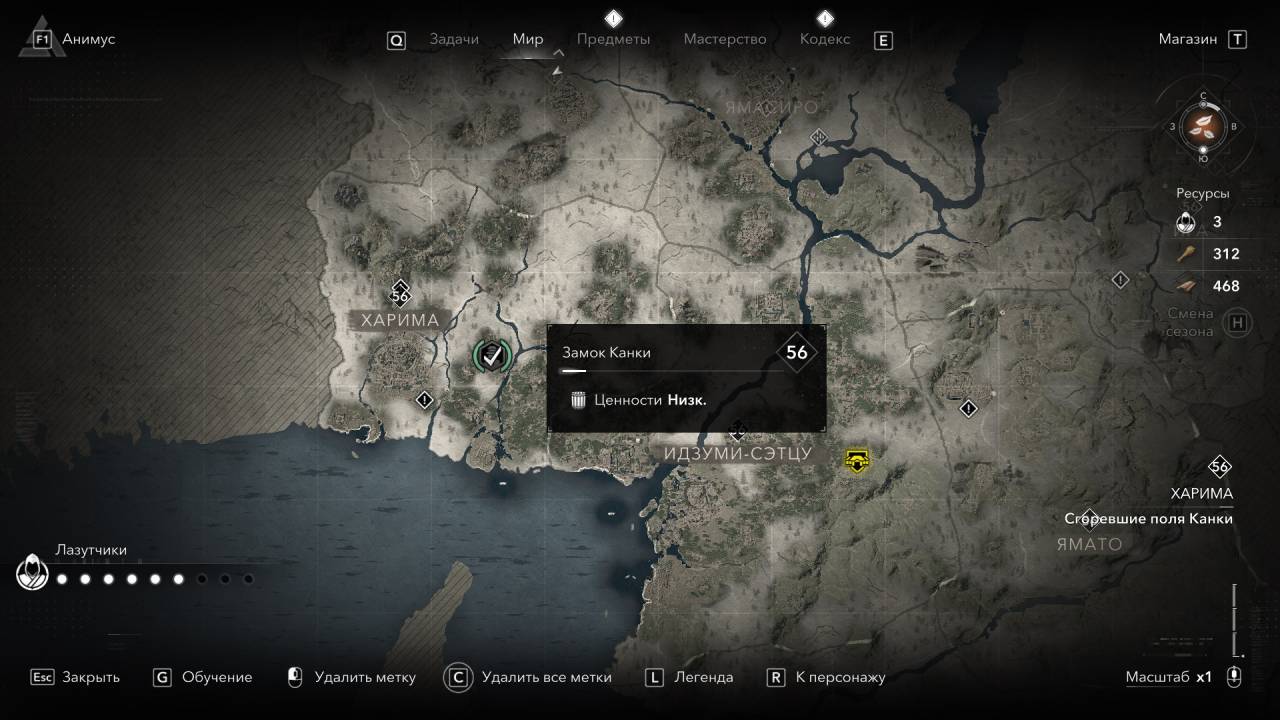Switch to the Мир tab

coord(528,39)
